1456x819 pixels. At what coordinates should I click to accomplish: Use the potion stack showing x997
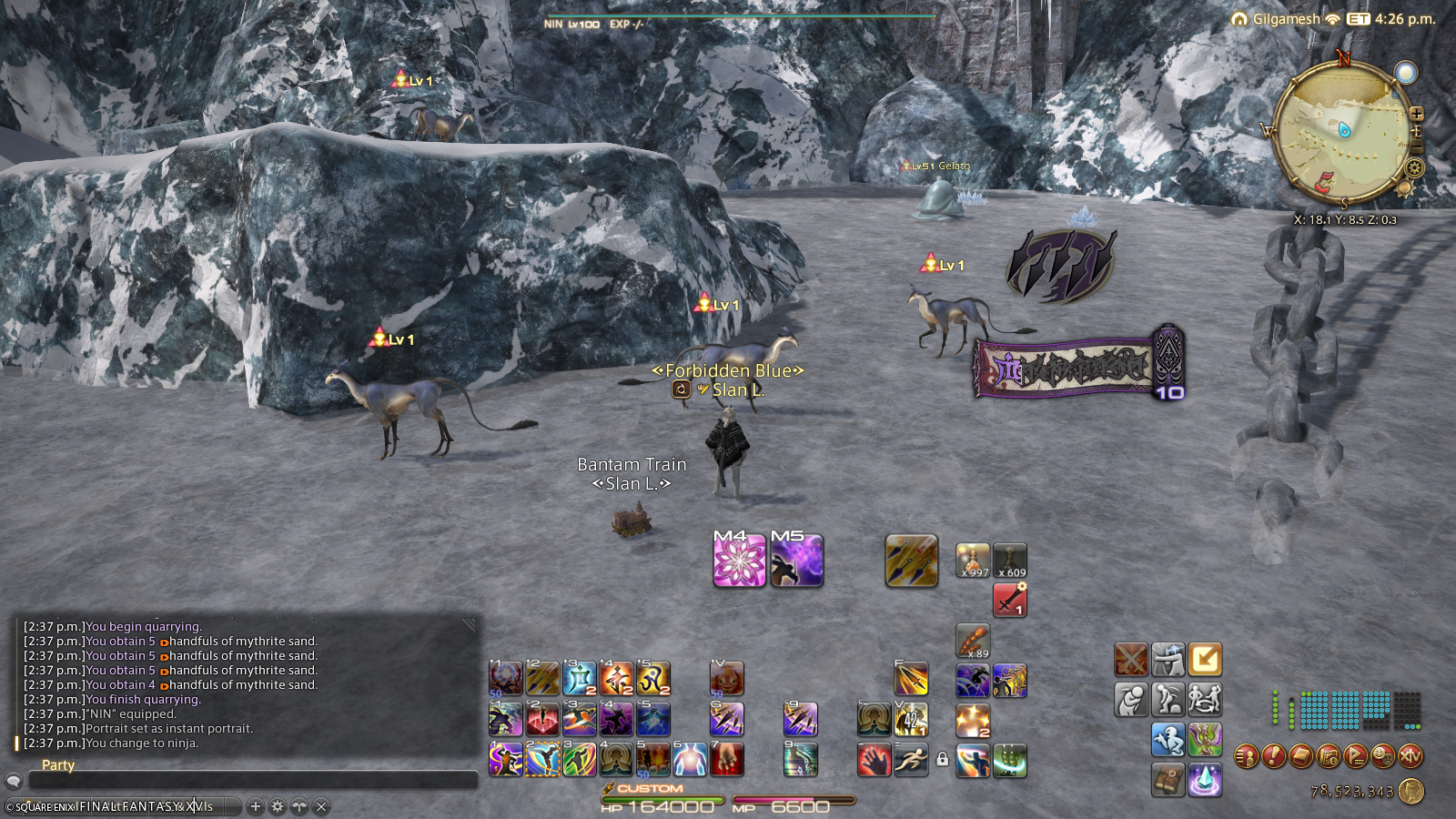[x=973, y=561]
